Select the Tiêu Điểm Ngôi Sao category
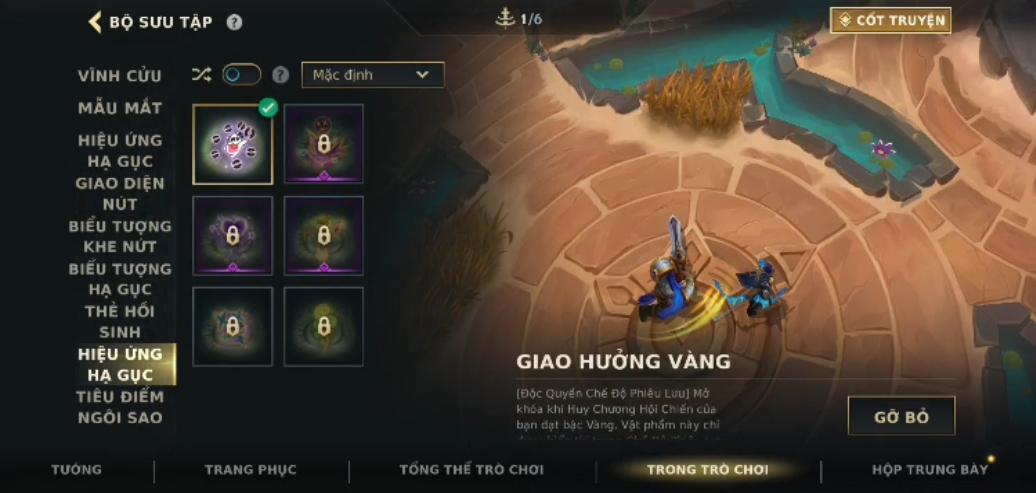The image size is (1036, 493). point(120,407)
